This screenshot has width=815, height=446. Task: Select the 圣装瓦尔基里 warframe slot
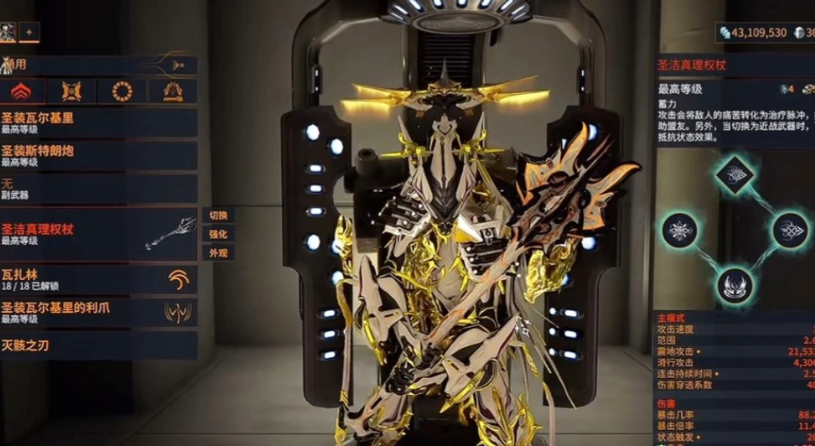98,122
